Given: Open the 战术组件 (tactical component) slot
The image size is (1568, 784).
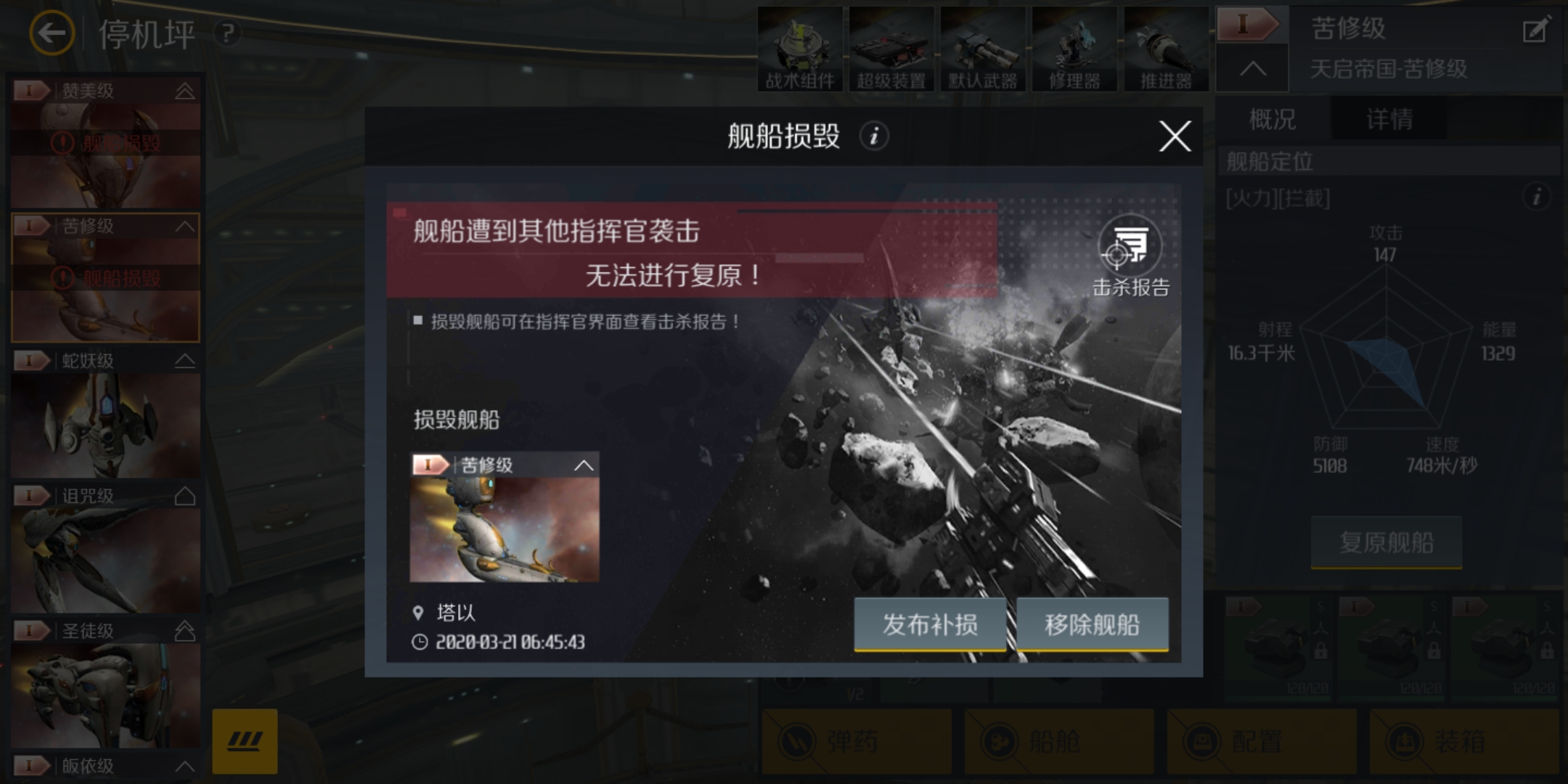Looking at the screenshot, I should [x=799, y=47].
